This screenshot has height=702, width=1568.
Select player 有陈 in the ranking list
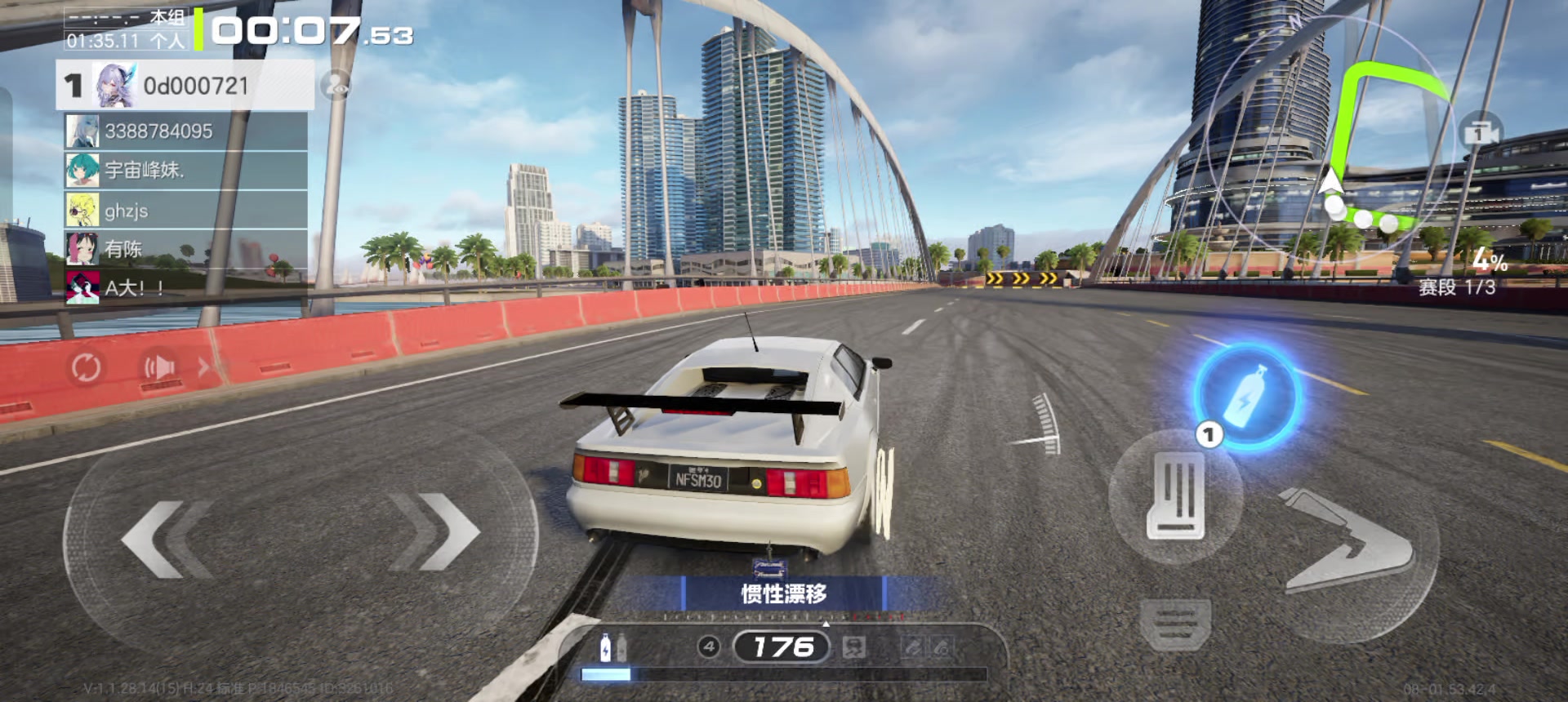(185, 250)
